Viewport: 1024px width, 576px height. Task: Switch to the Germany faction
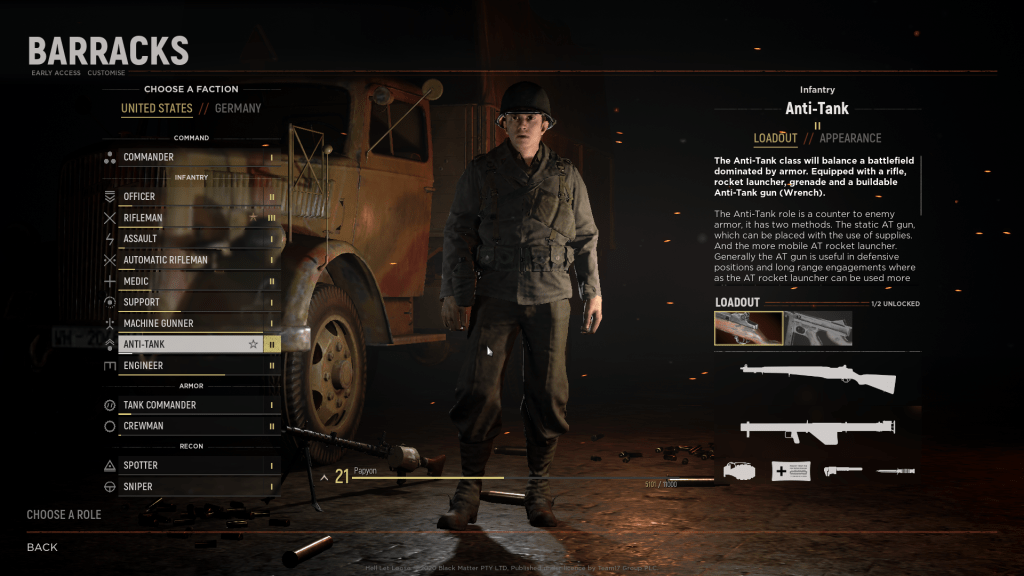[x=237, y=108]
